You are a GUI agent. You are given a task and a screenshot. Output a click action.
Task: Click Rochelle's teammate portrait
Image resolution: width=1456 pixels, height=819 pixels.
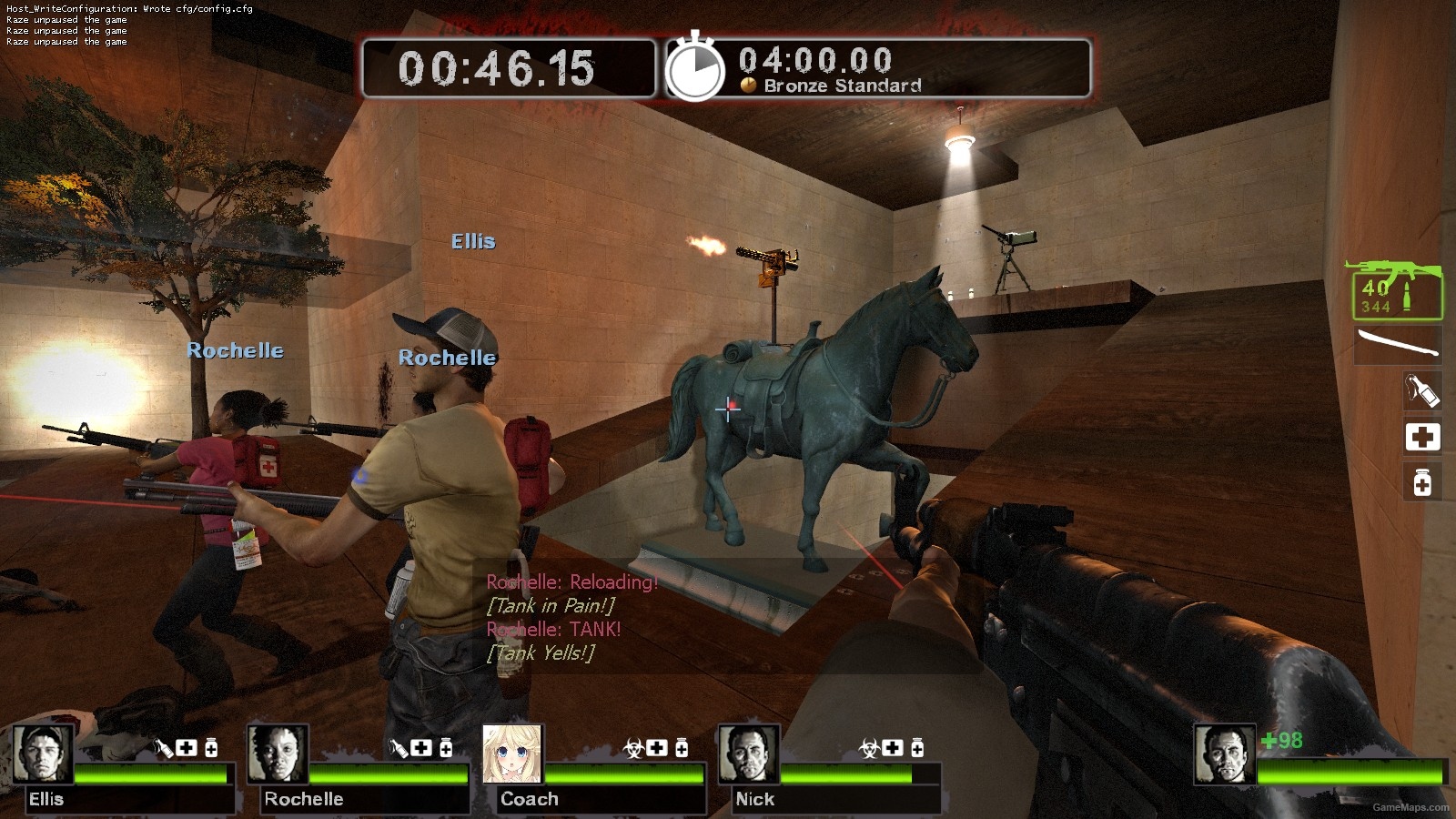coord(278,754)
